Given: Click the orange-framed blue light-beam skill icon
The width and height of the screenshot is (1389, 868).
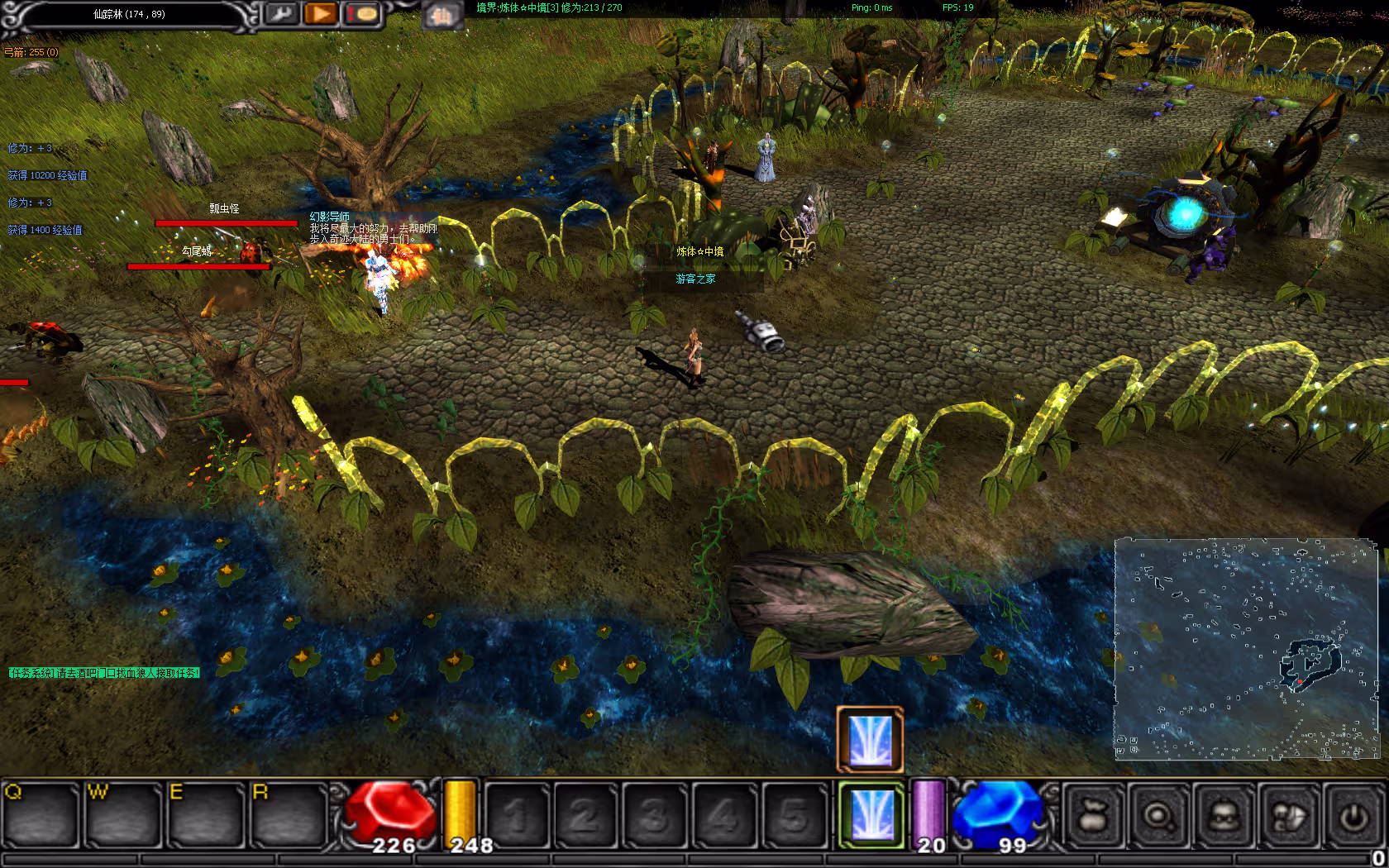Looking at the screenshot, I should pos(870,739).
